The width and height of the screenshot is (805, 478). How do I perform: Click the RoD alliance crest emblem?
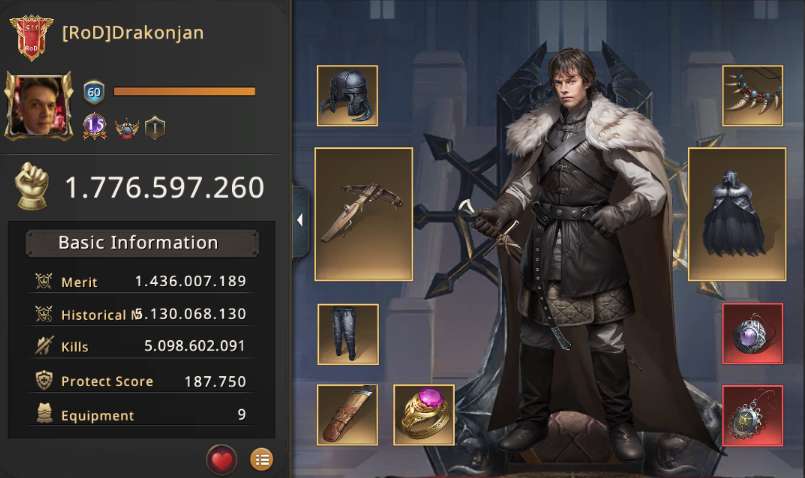click(x=31, y=36)
